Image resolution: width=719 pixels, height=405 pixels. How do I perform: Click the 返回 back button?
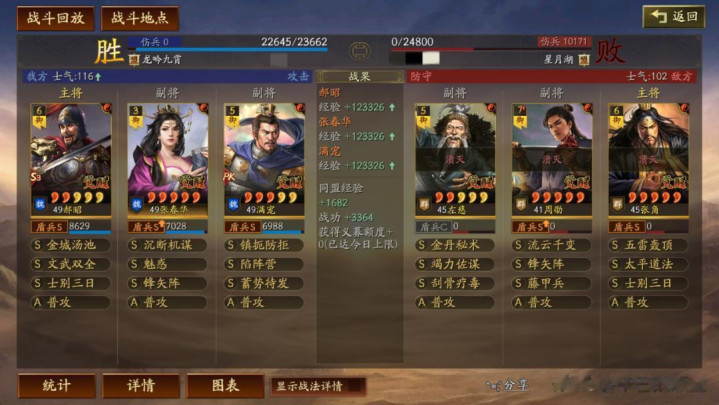673,17
